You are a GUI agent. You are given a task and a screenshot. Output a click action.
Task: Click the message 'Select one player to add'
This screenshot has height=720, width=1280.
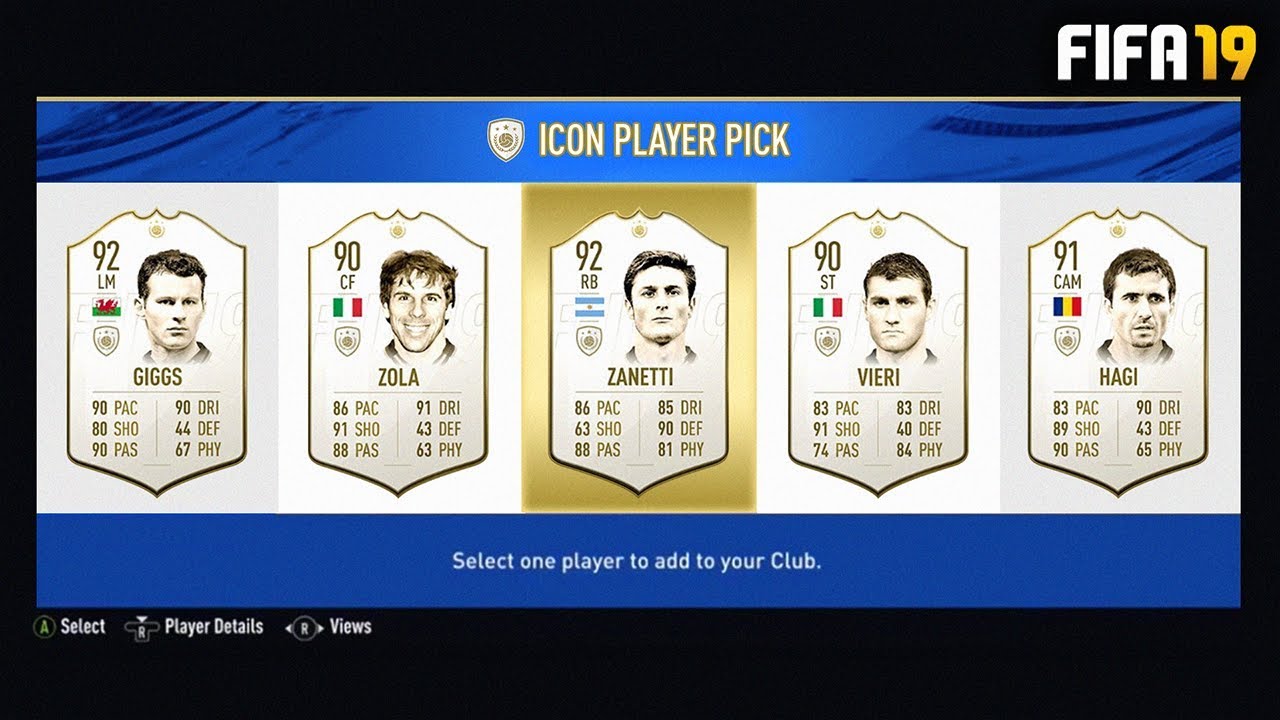pyautogui.click(x=640, y=562)
